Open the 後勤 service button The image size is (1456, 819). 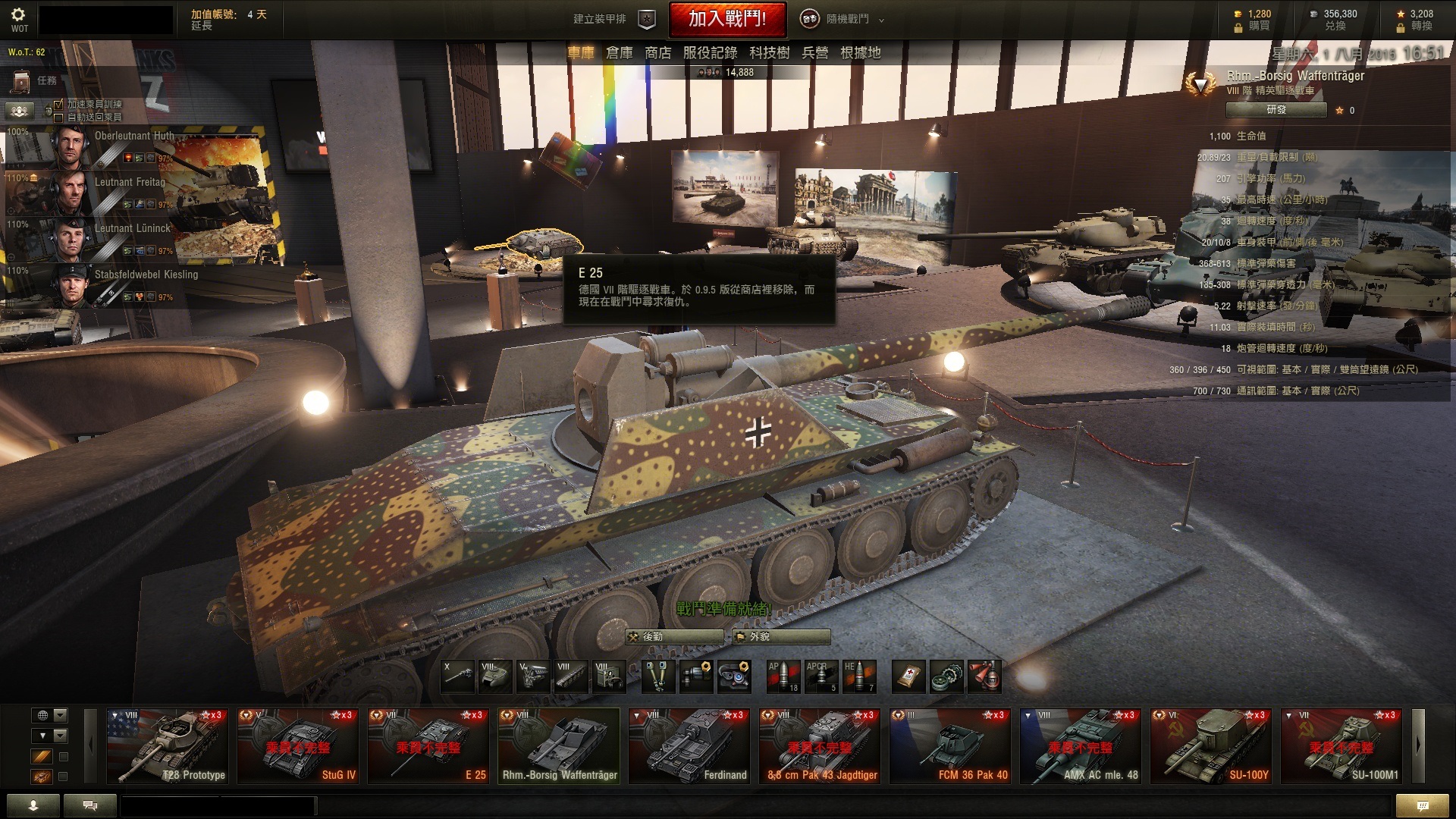coord(673,637)
